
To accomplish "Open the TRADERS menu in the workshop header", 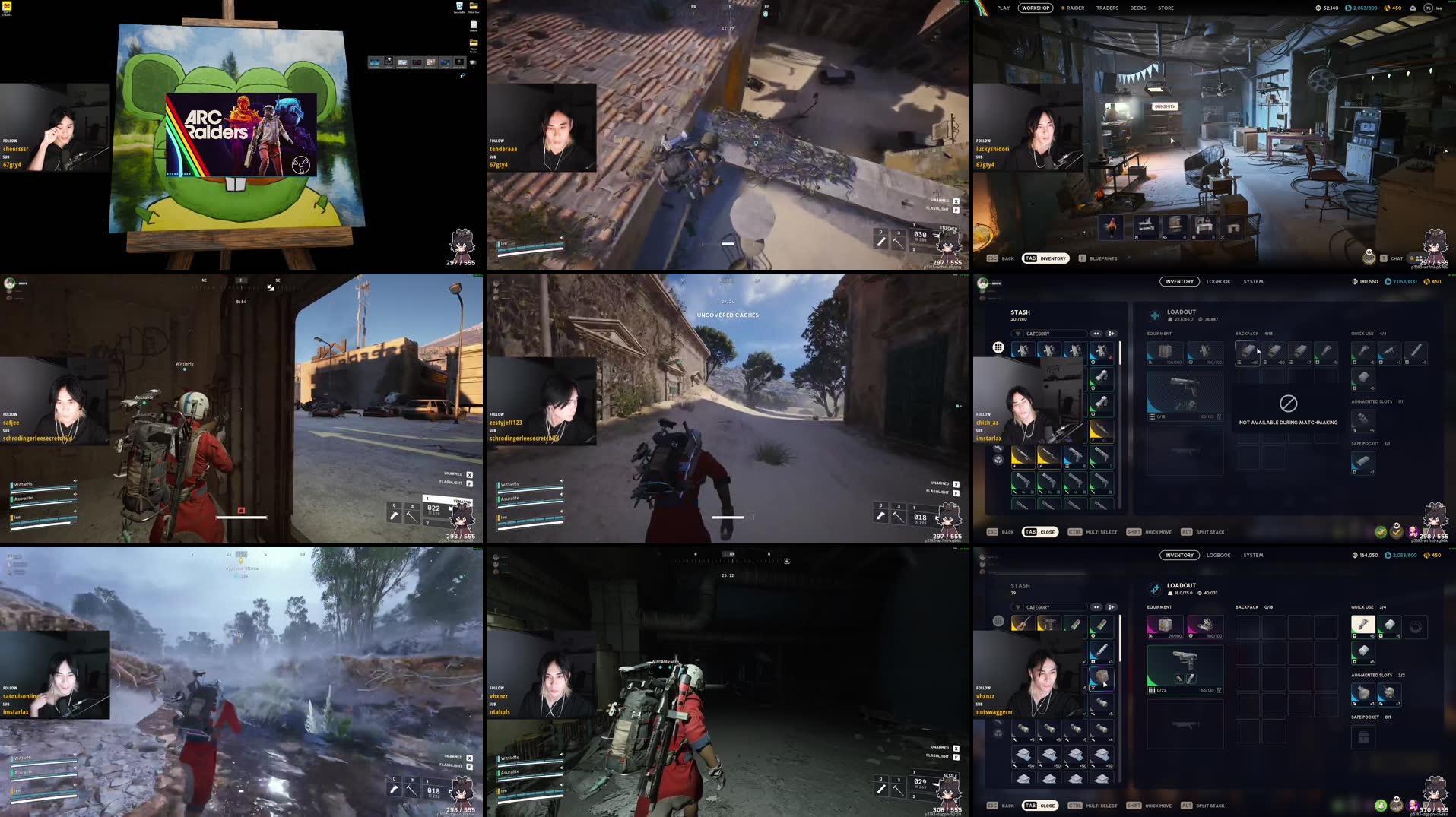I will (1108, 8).
